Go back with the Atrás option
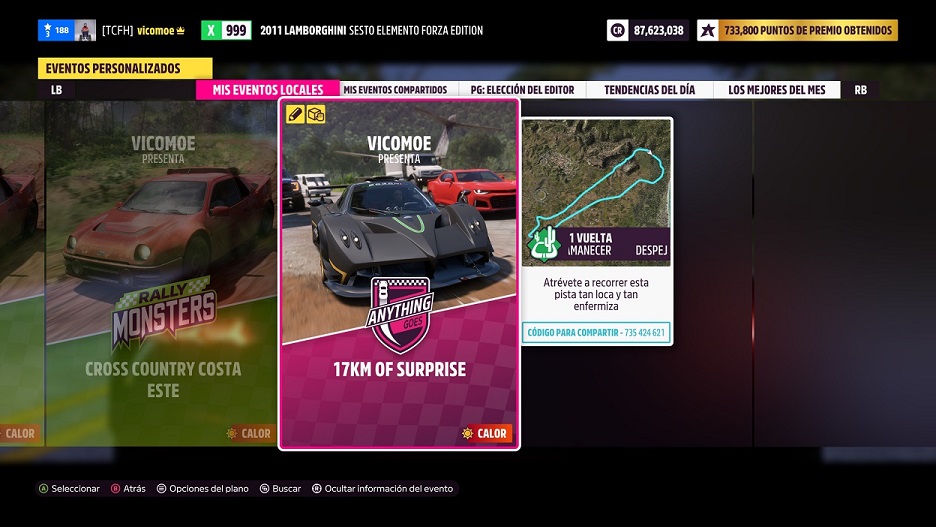Screen dimensions: 936x527 [x=128, y=489]
